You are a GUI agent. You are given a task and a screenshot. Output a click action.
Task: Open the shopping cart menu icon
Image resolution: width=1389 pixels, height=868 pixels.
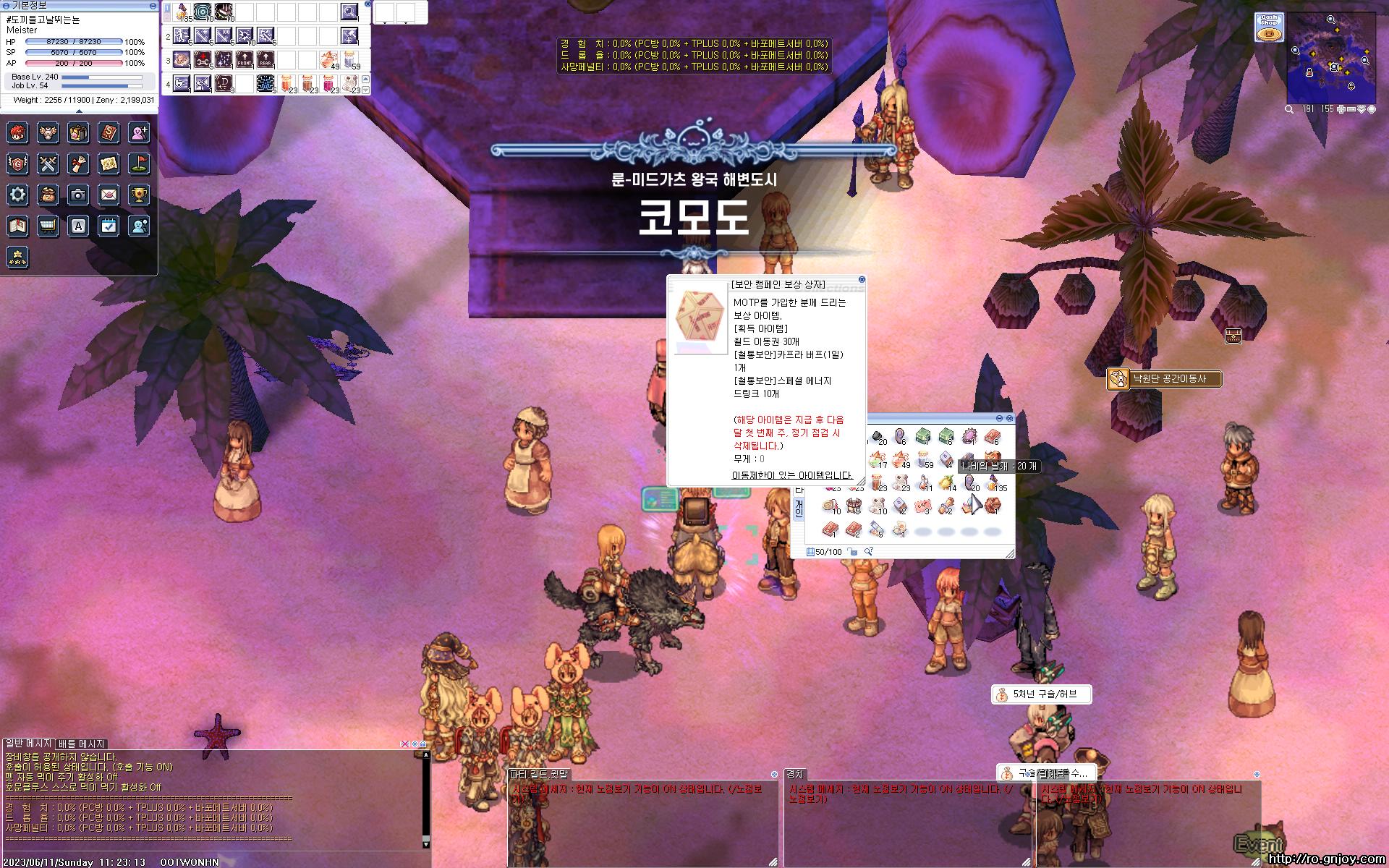click(x=48, y=226)
